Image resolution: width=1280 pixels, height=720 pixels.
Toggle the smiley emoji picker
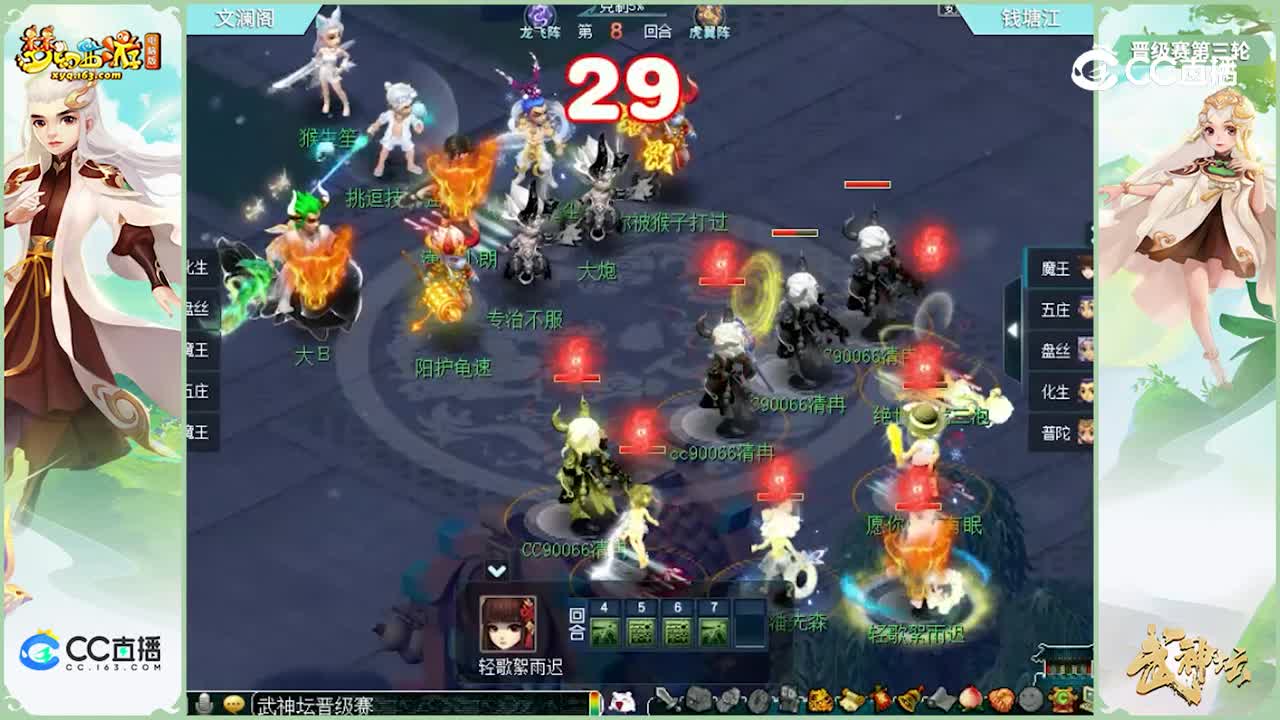pyautogui.click(x=233, y=704)
